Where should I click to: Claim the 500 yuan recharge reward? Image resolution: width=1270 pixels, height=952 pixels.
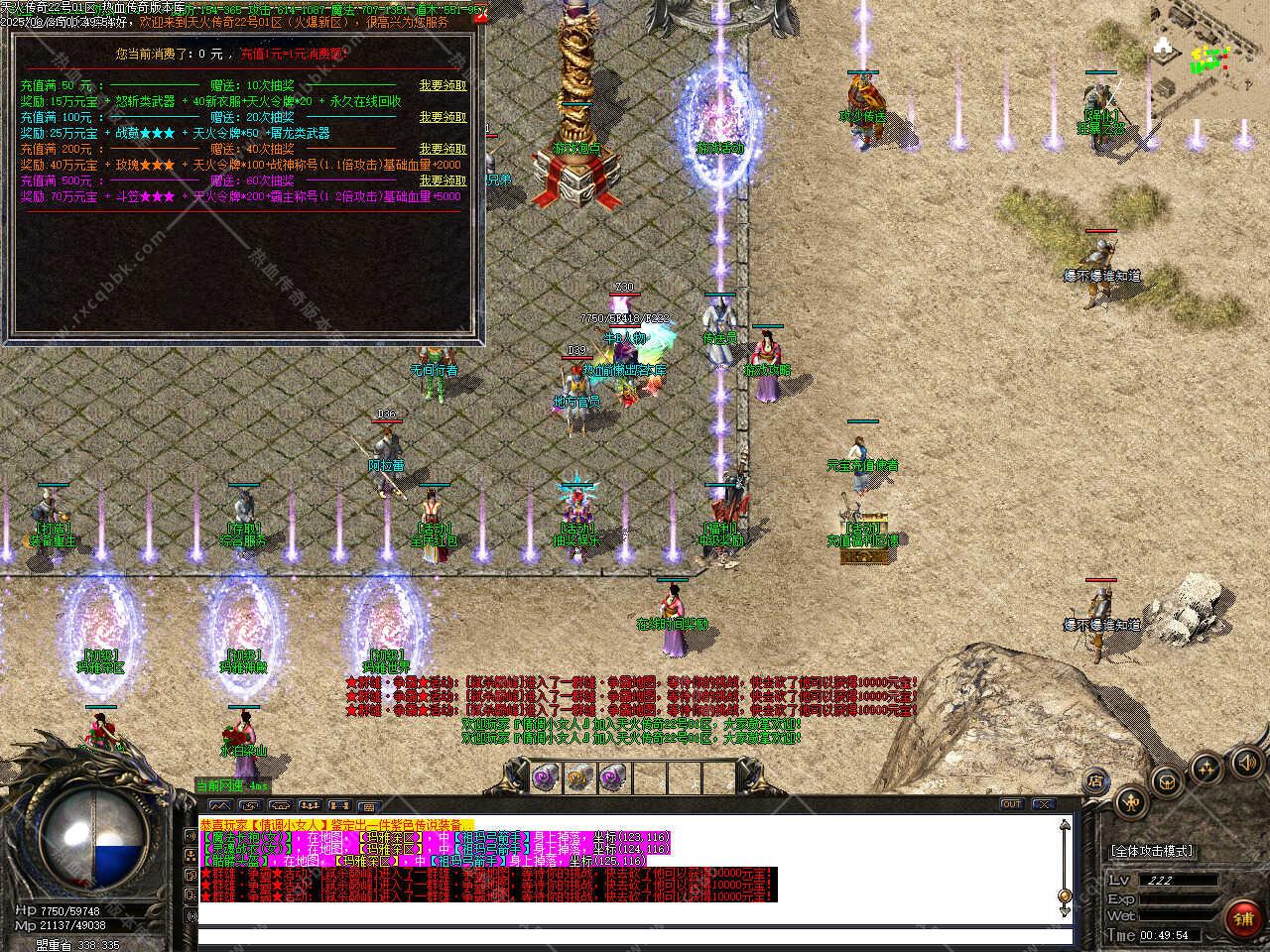[442, 180]
